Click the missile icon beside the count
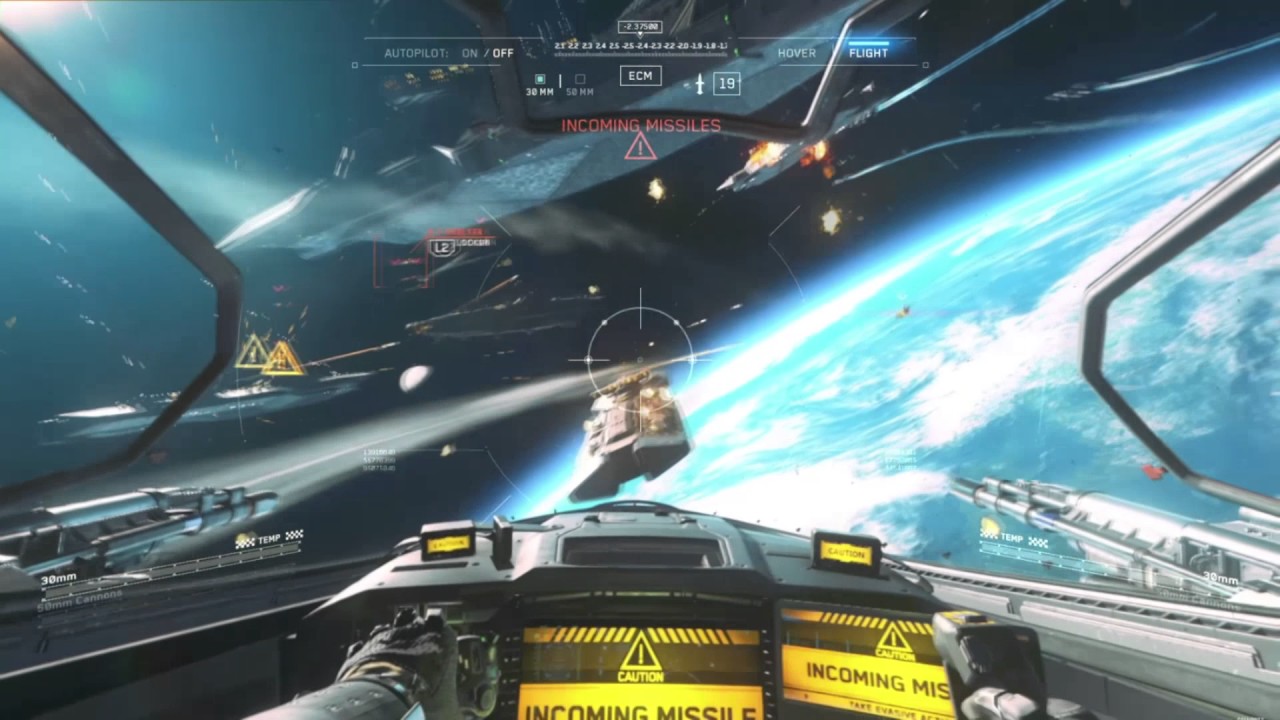 700,84
